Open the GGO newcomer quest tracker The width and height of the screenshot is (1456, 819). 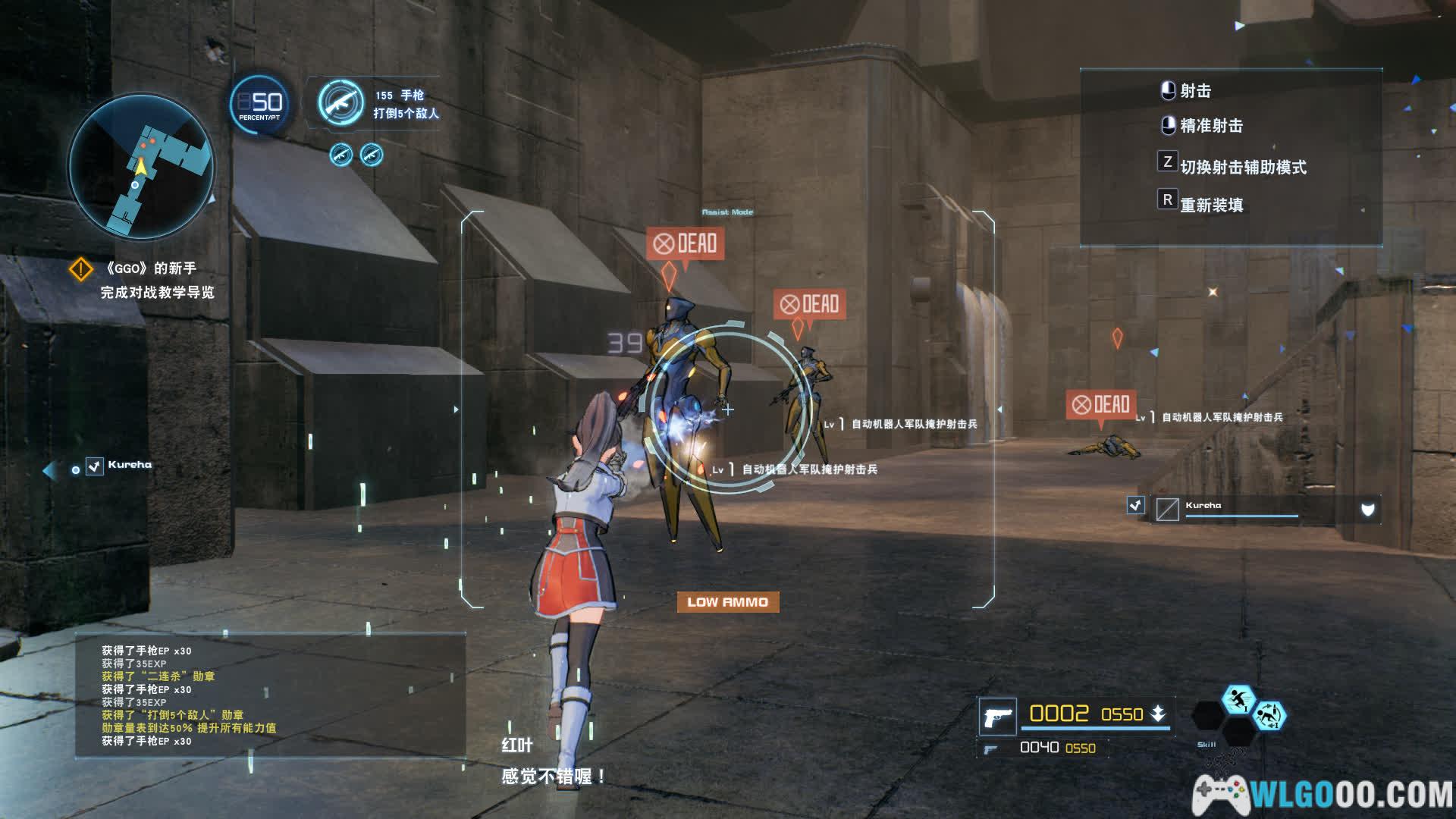click(149, 280)
